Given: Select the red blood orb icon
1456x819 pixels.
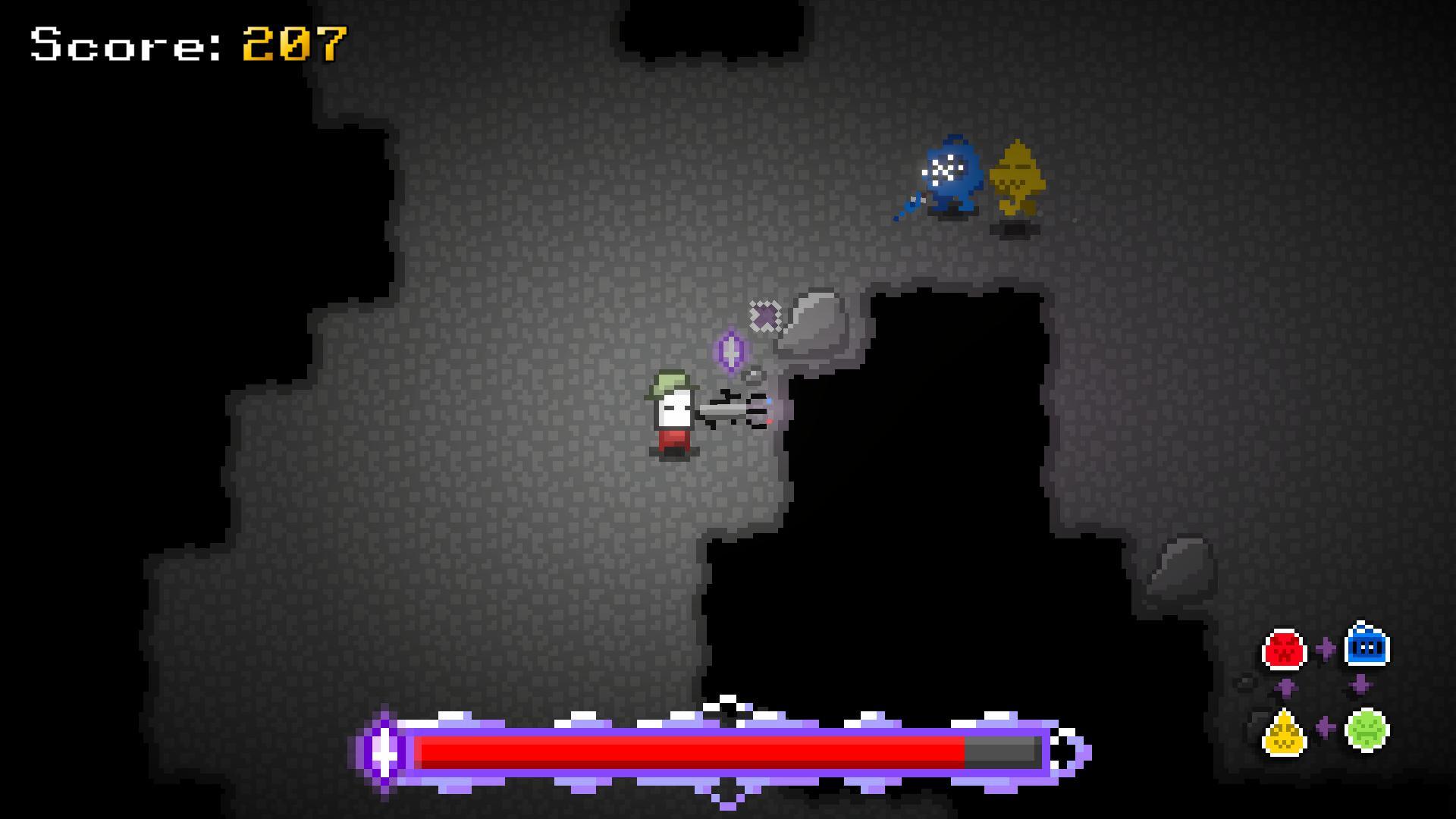Looking at the screenshot, I should pos(1284,649).
